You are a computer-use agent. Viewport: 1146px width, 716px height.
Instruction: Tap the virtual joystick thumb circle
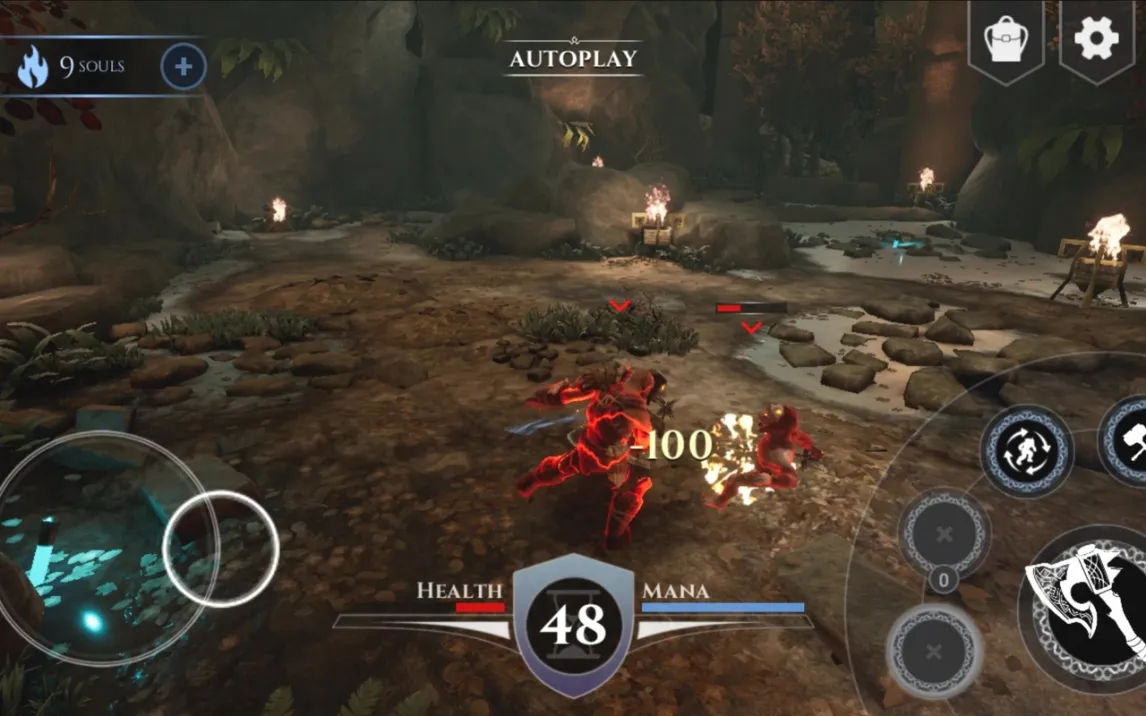(220, 549)
